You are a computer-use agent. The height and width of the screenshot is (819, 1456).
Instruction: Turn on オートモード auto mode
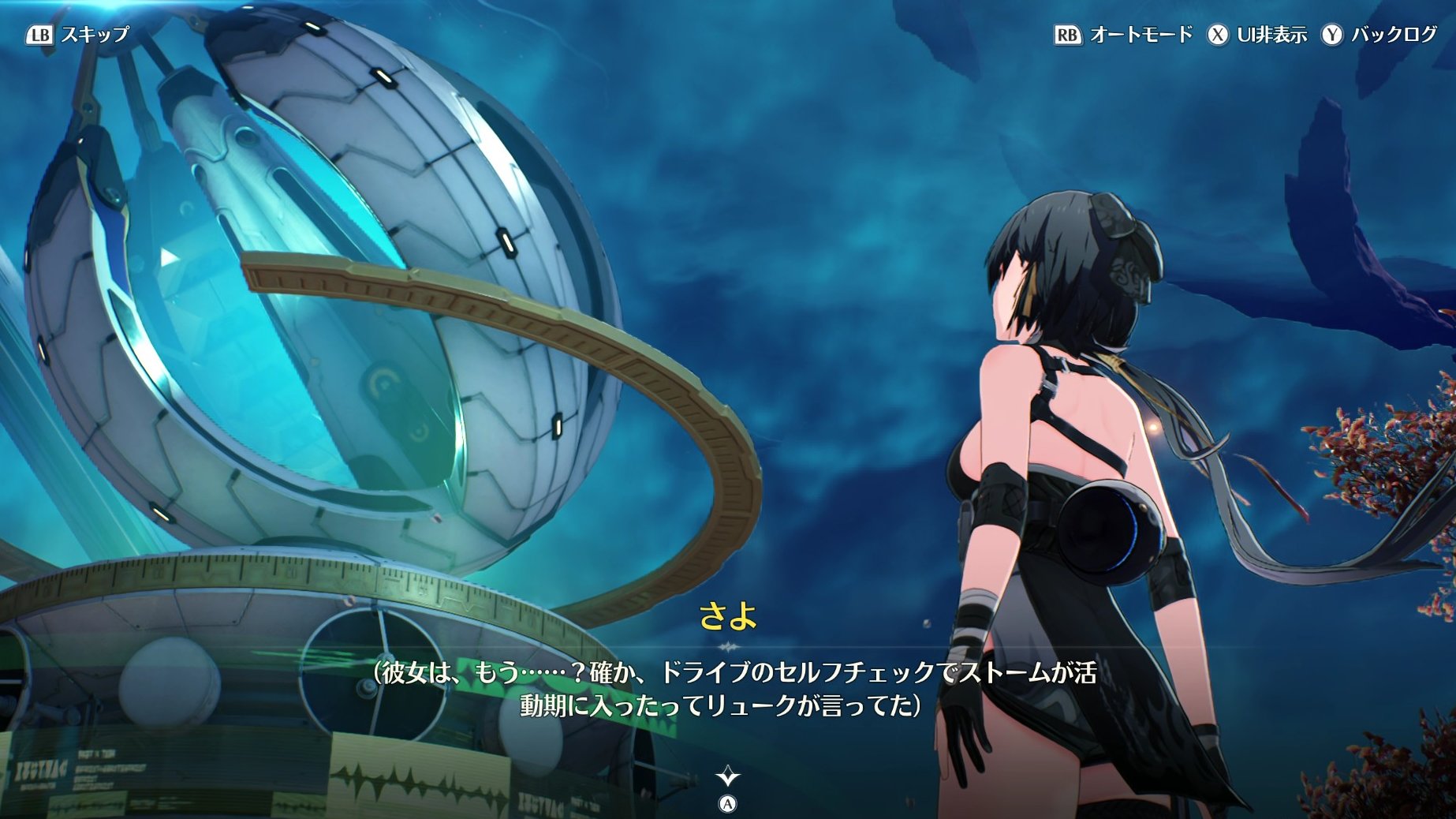(x=1123, y=35)
